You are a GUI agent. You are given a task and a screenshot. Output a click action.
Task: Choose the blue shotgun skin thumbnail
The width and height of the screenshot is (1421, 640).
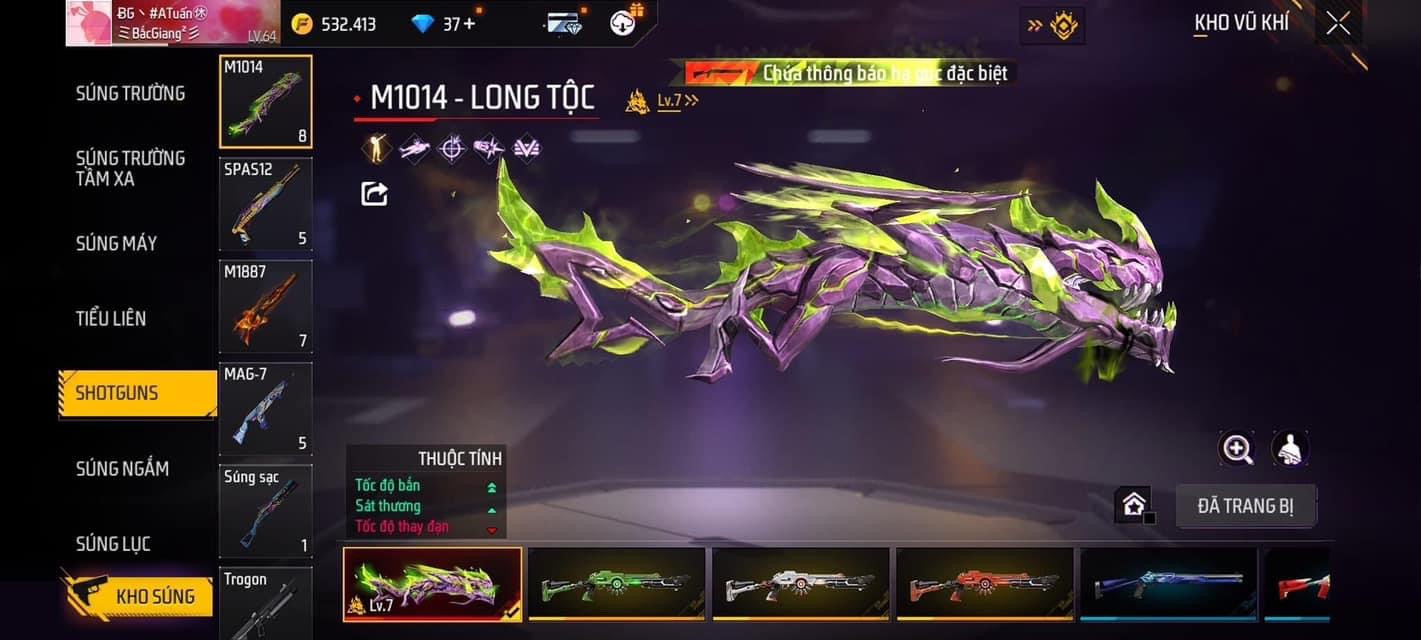tap(1168, 584)
